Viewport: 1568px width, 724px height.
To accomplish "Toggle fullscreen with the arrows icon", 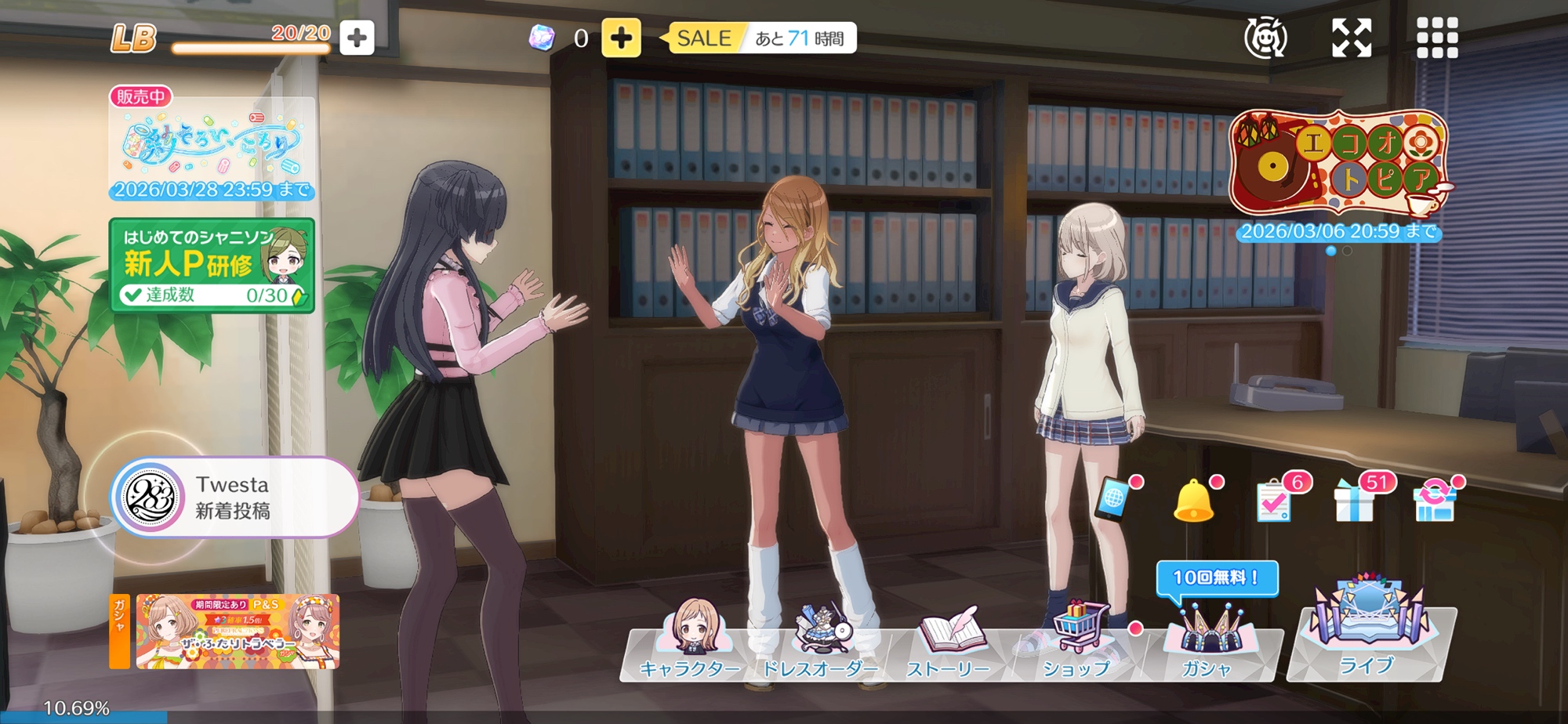I will pos(1352,38).
